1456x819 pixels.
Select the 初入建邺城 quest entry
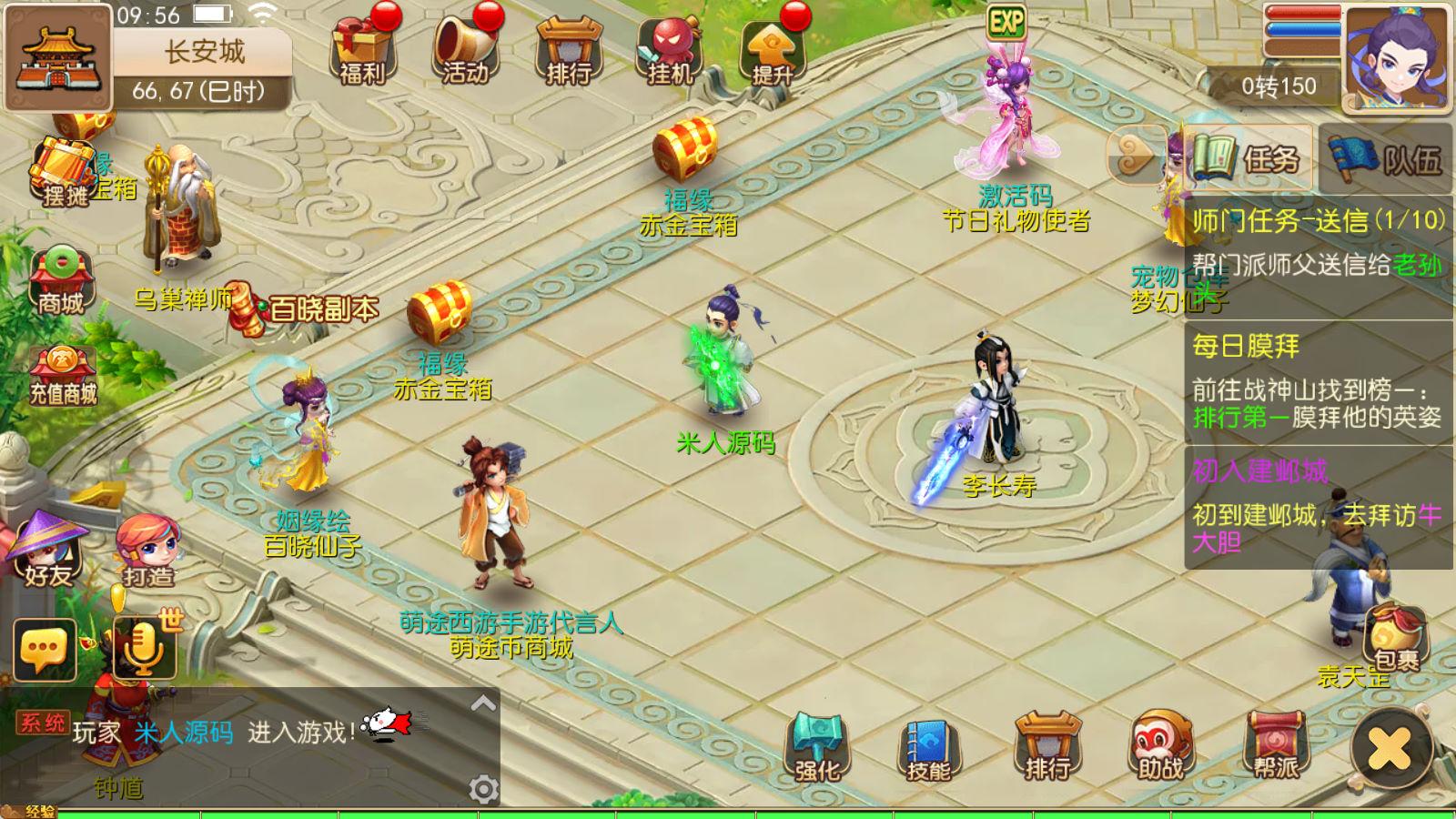tap(1318, 506)
